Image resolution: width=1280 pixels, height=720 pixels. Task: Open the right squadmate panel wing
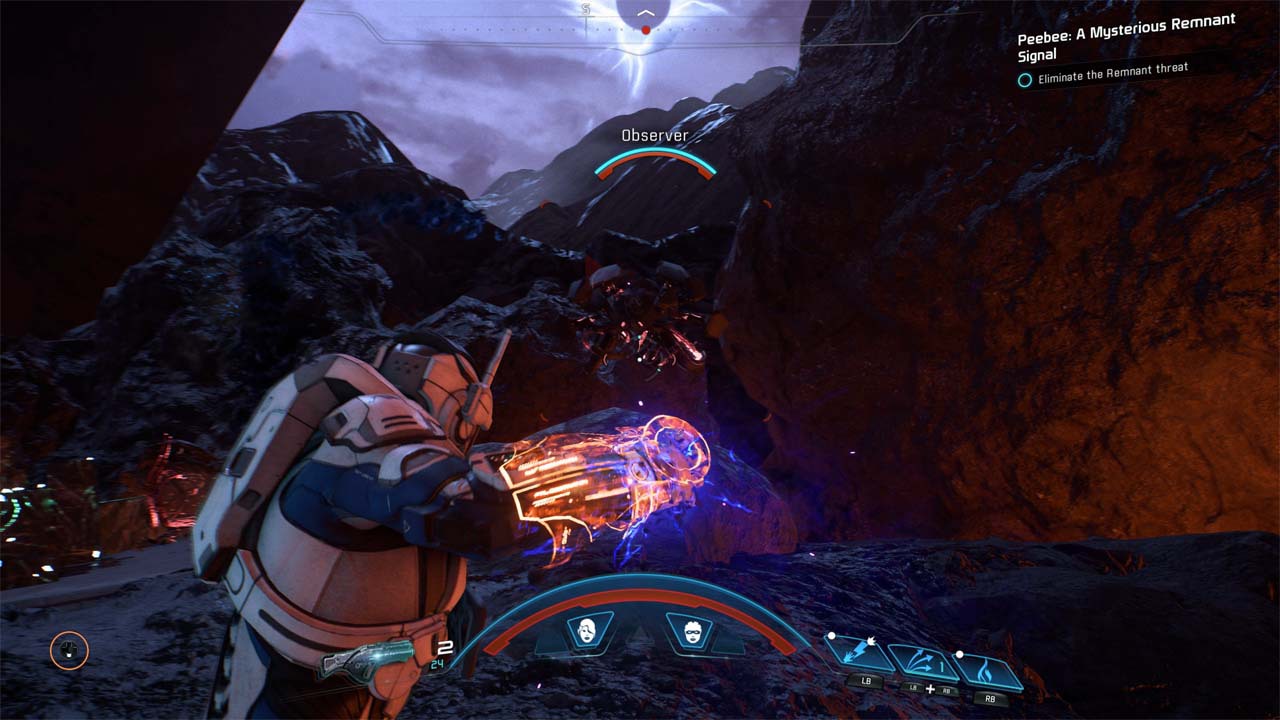pyautogui.click(x=728, y=637)
